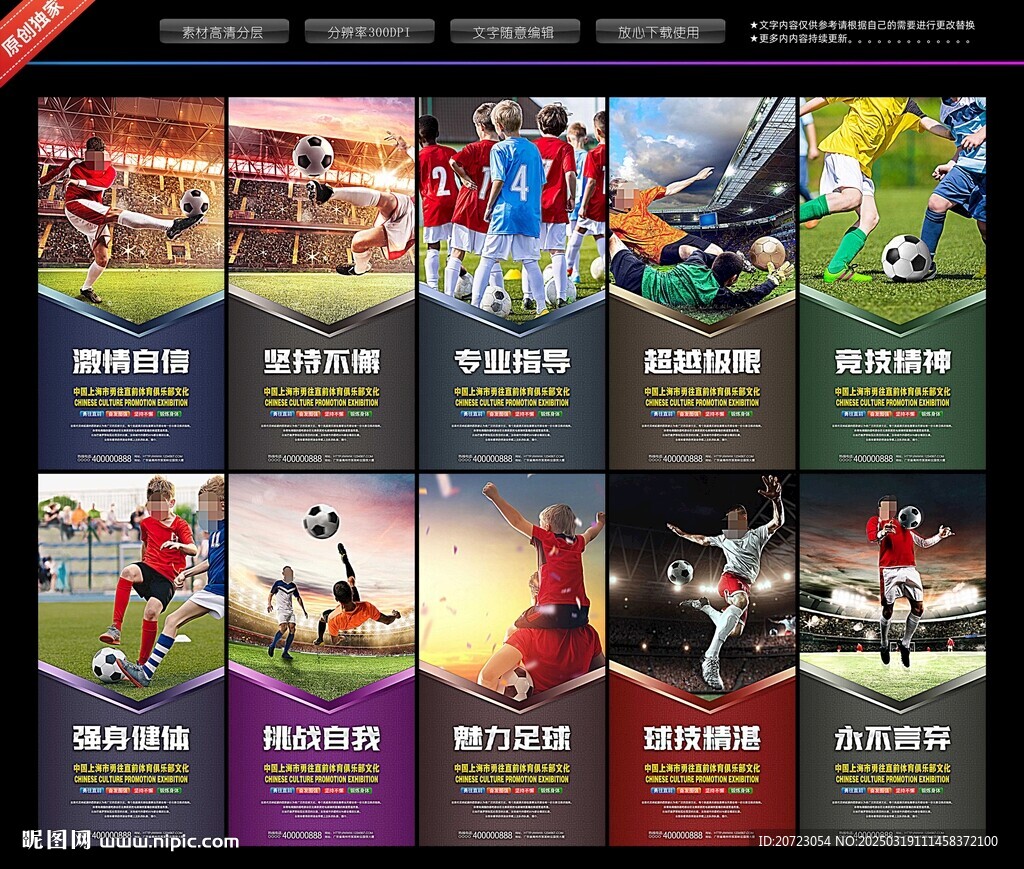The width and height of the screenshot is (1024, 869).
Task: Select the 魅力足球 poster
Action: click(x=512, y=660)
